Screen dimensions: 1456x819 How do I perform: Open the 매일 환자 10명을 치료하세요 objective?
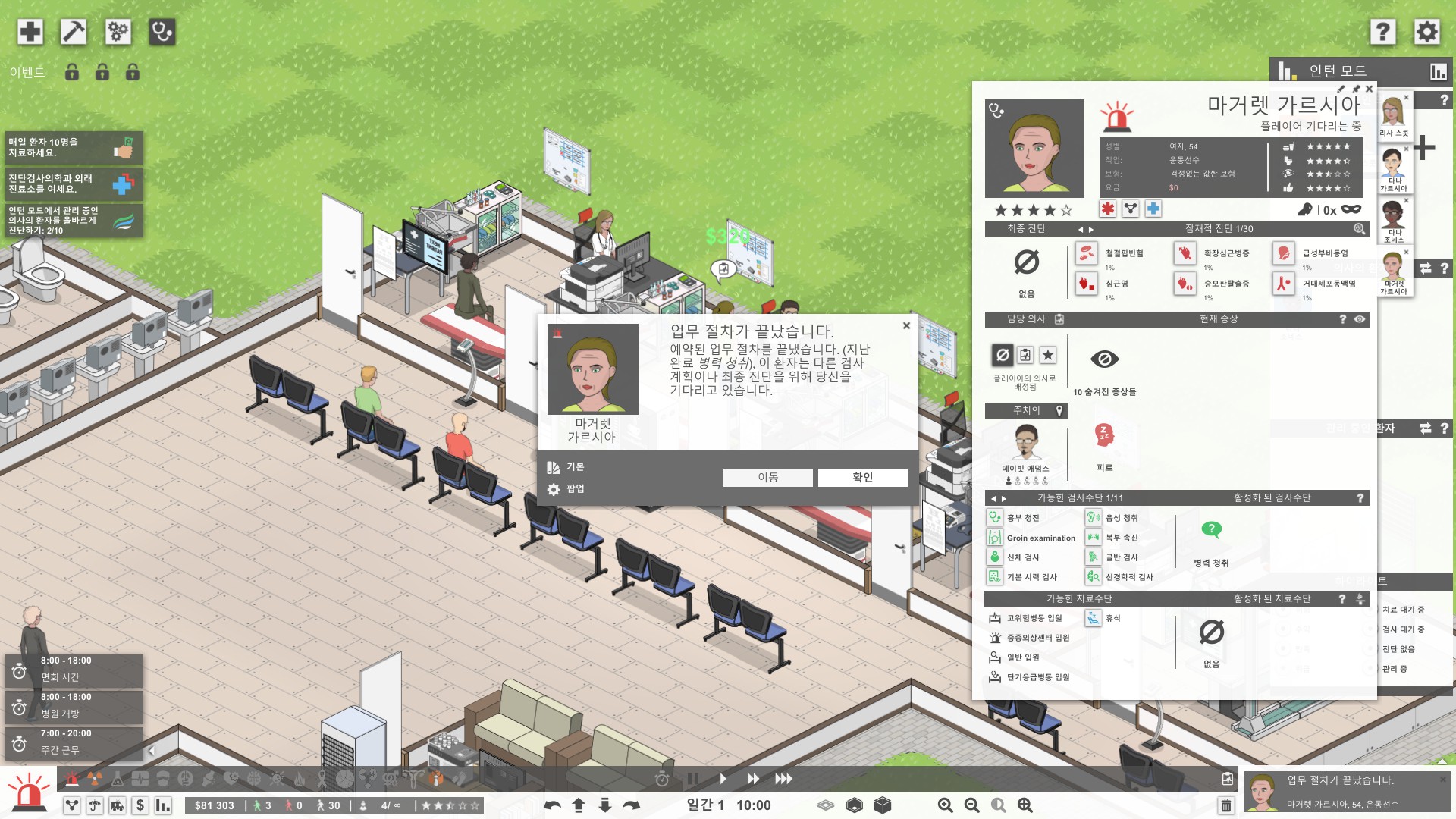point(73,147)
